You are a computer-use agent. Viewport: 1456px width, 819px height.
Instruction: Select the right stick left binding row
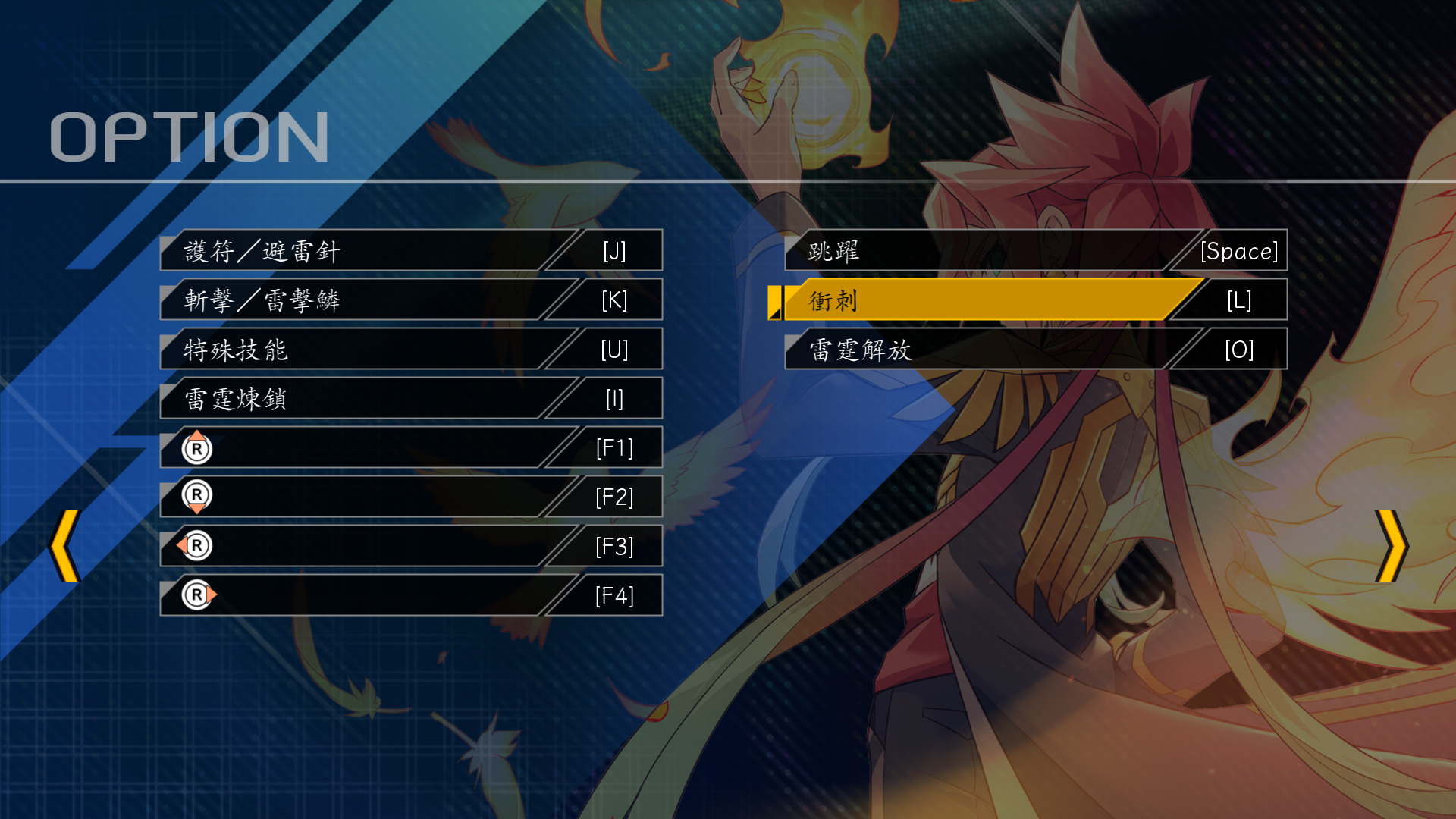(409, 547)
